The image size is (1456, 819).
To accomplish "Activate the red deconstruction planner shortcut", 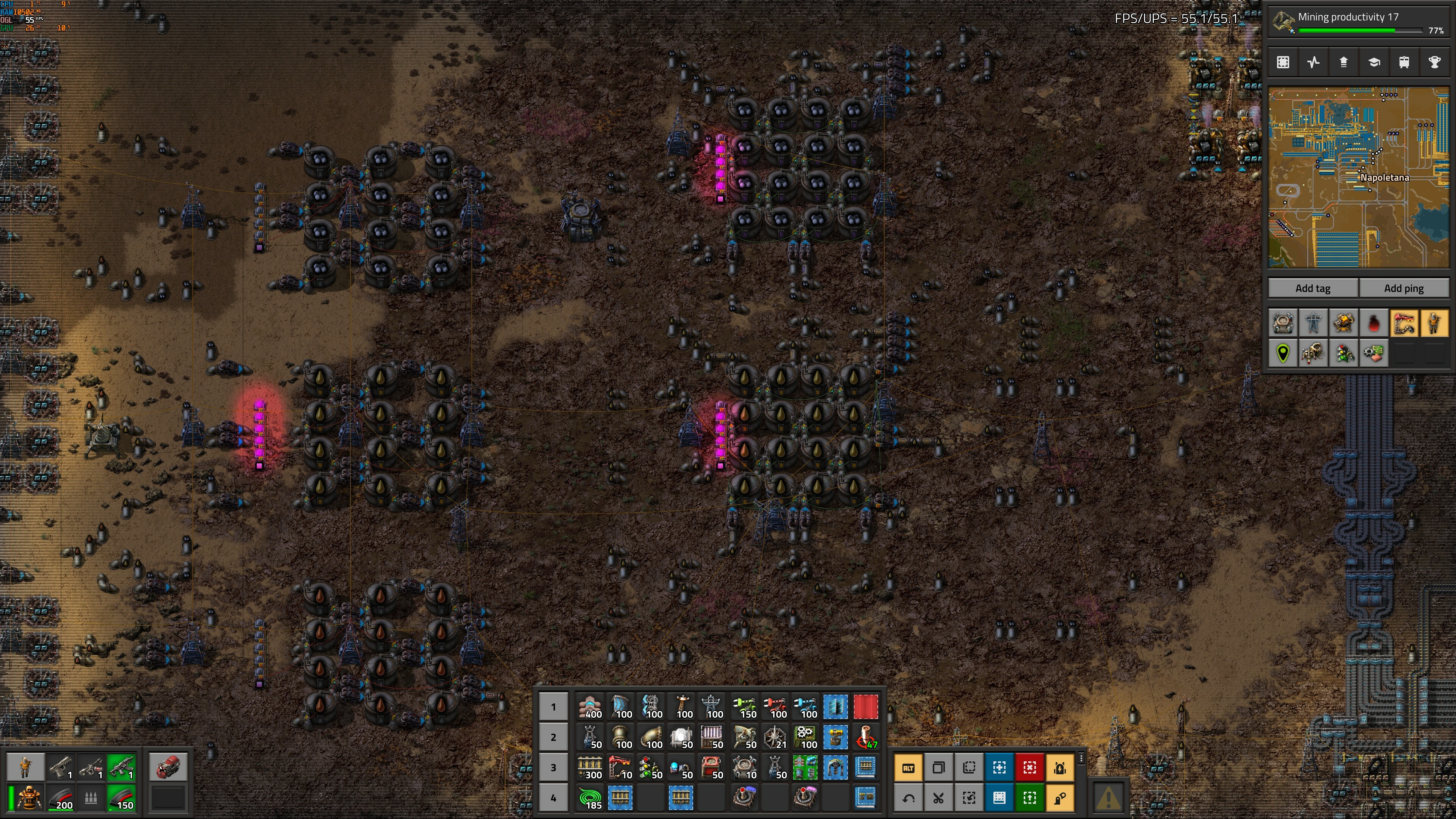I will click(x=1029, y=767).
